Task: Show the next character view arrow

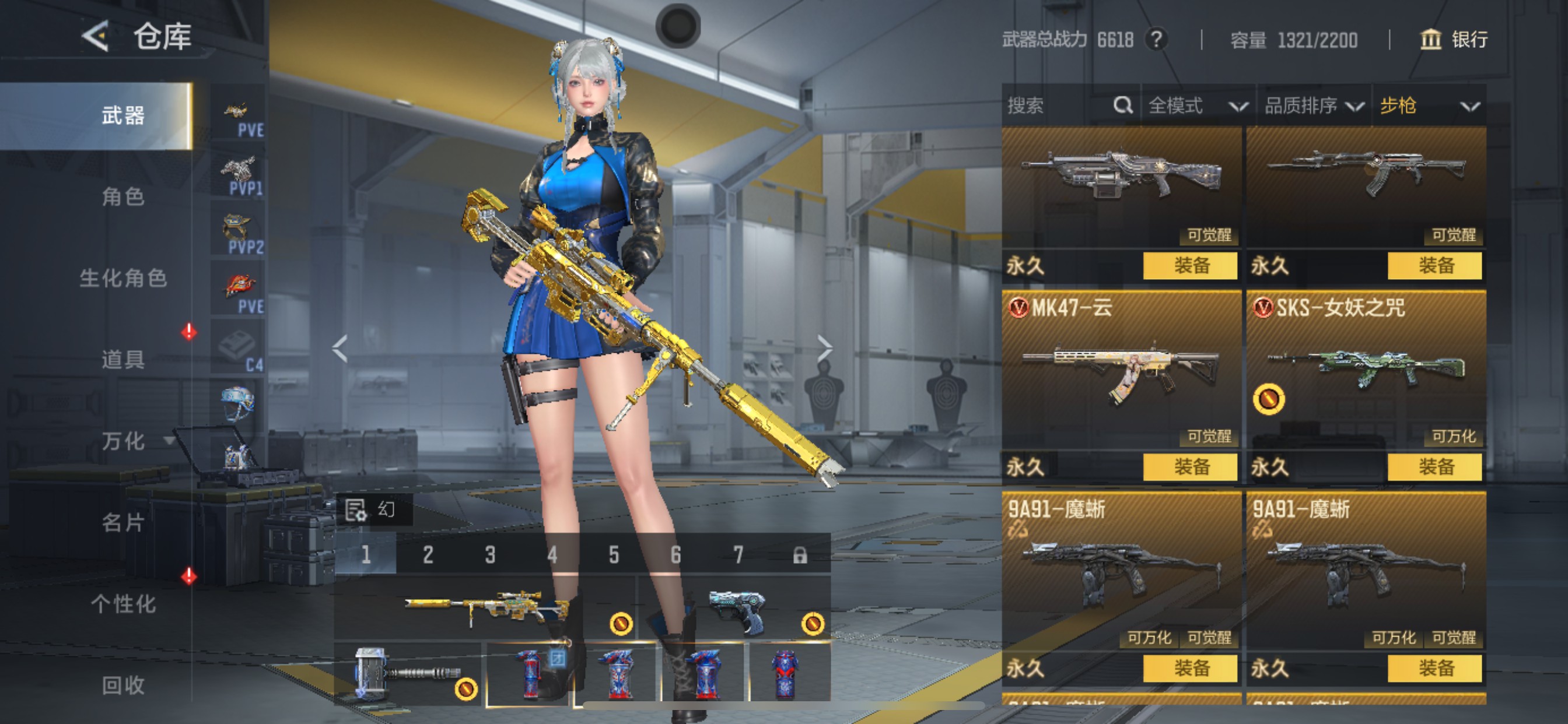Action: tap(825, 348)
